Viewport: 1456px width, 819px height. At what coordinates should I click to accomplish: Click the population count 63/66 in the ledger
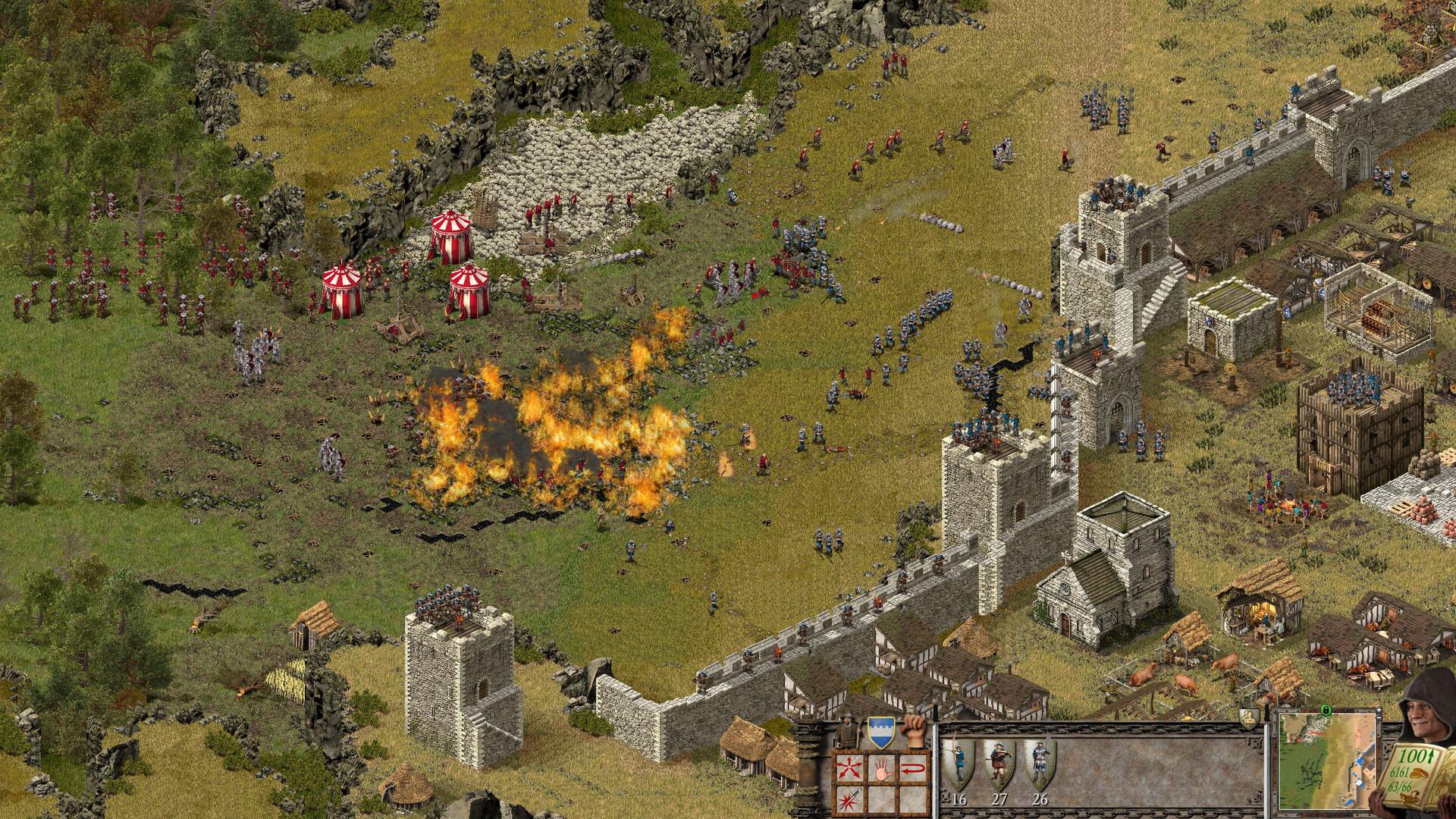coord(1401,786)
